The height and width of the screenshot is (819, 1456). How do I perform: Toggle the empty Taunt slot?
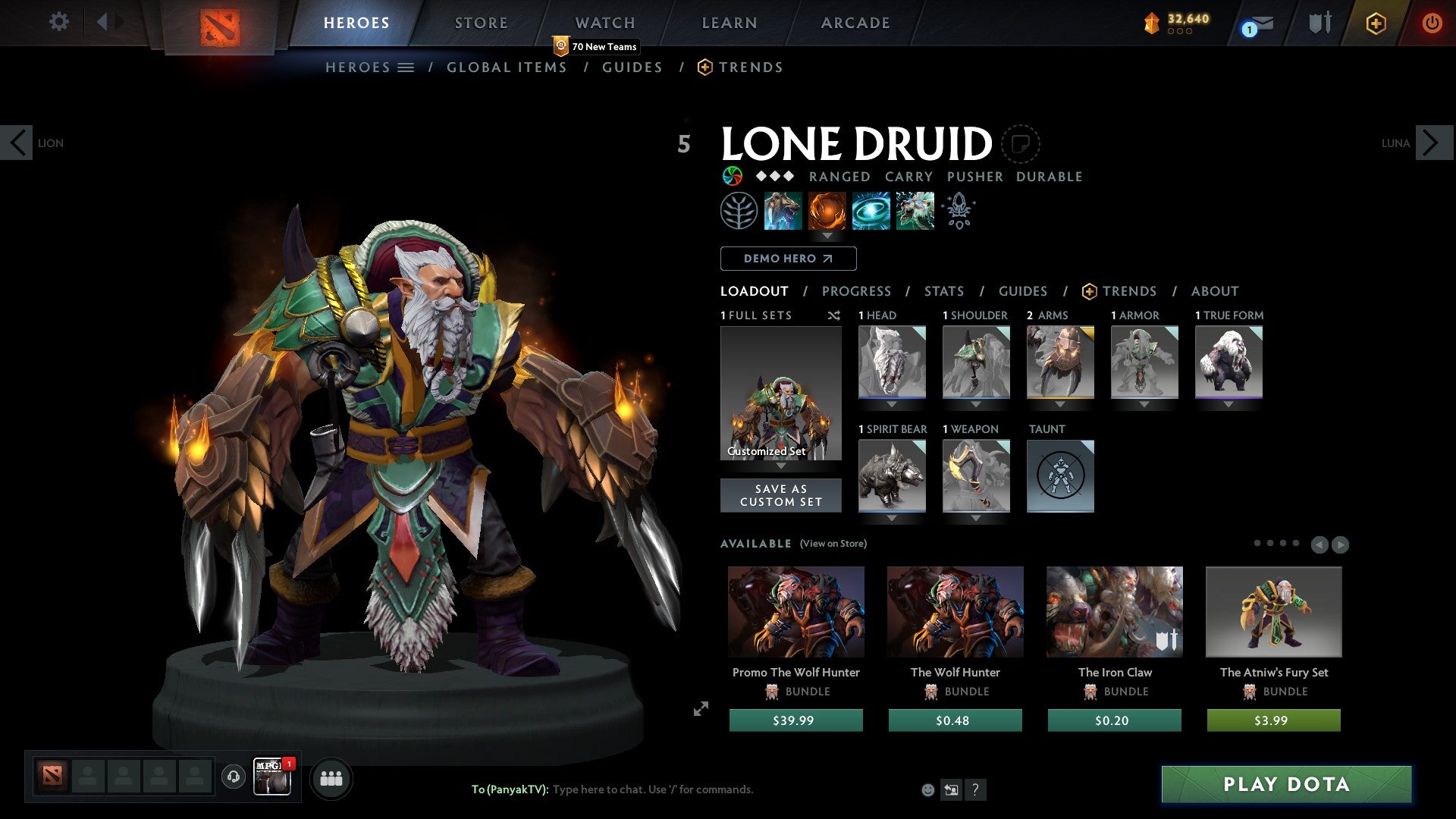pyautogui.click(x=1060, y=476)
